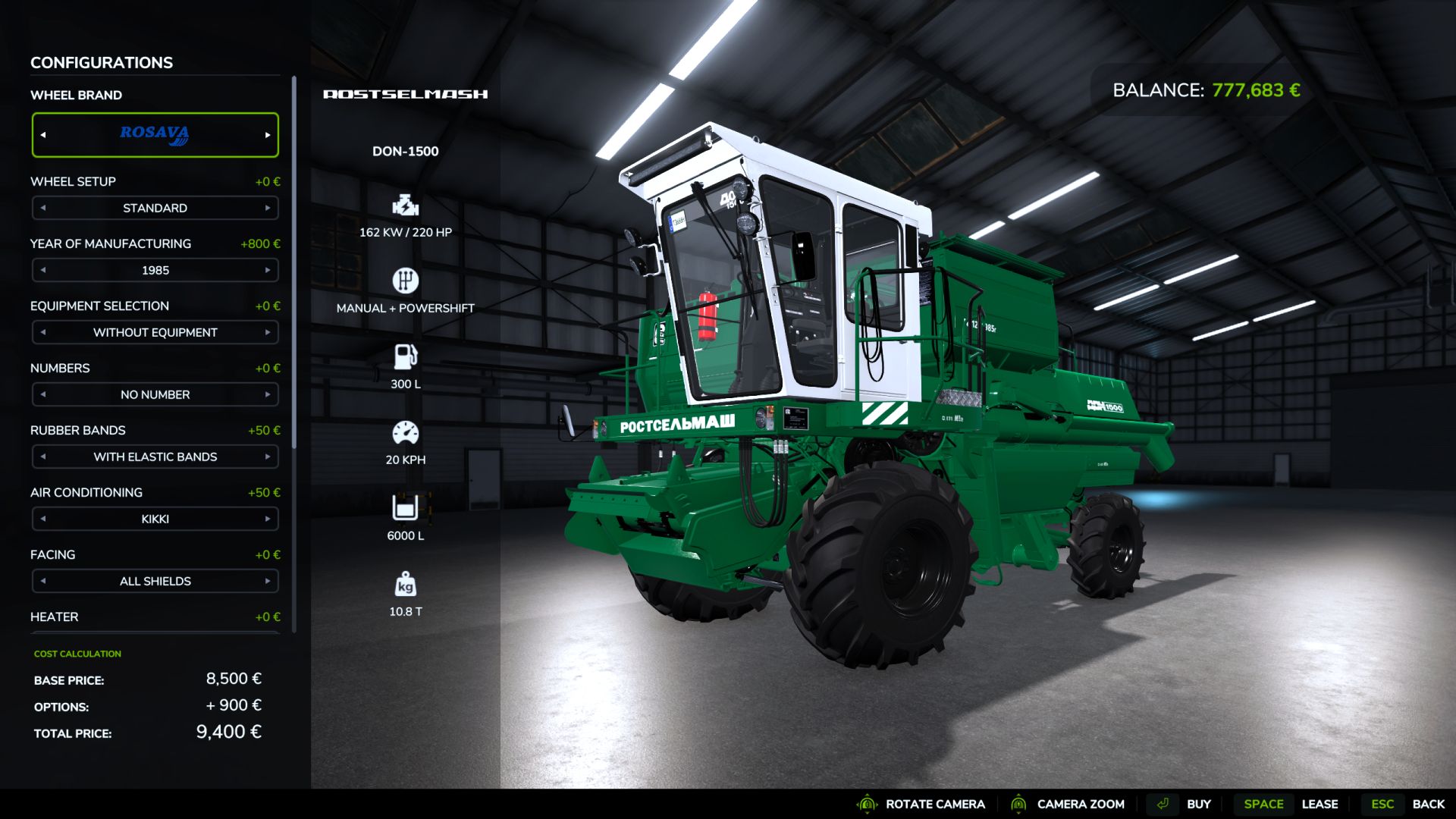Switch rubber bands to next option

click(x=268, y=457)
